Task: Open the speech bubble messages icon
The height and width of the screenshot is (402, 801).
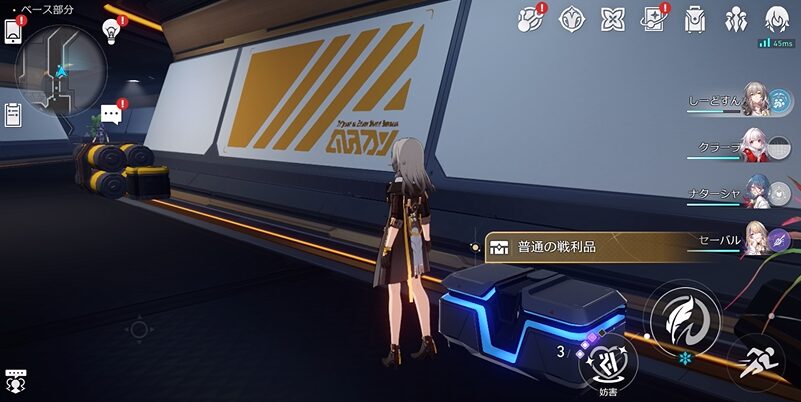Action: (112, 114)
